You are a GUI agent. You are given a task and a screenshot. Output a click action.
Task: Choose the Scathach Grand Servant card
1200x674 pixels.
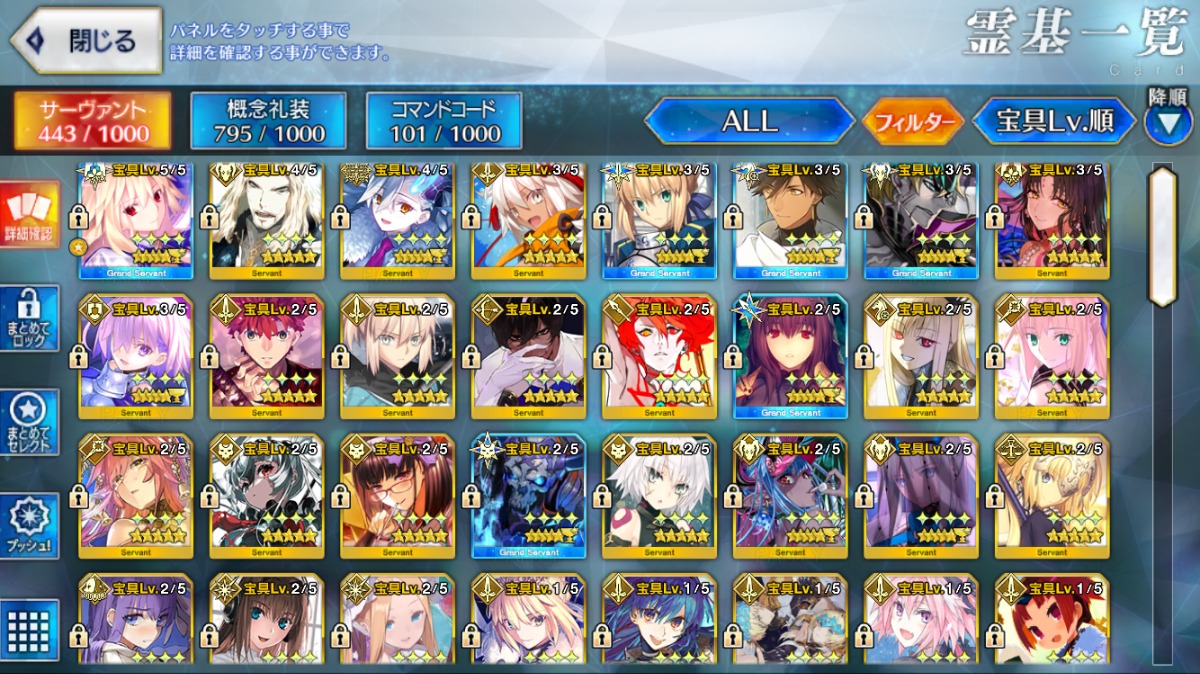[x=790, y=355]
